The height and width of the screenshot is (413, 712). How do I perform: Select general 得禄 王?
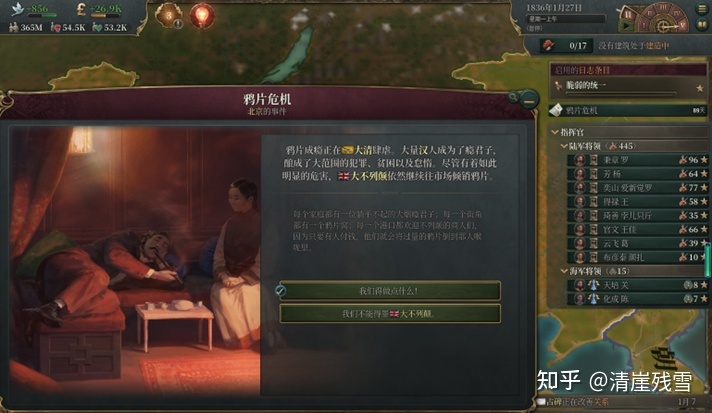[612, 201]
